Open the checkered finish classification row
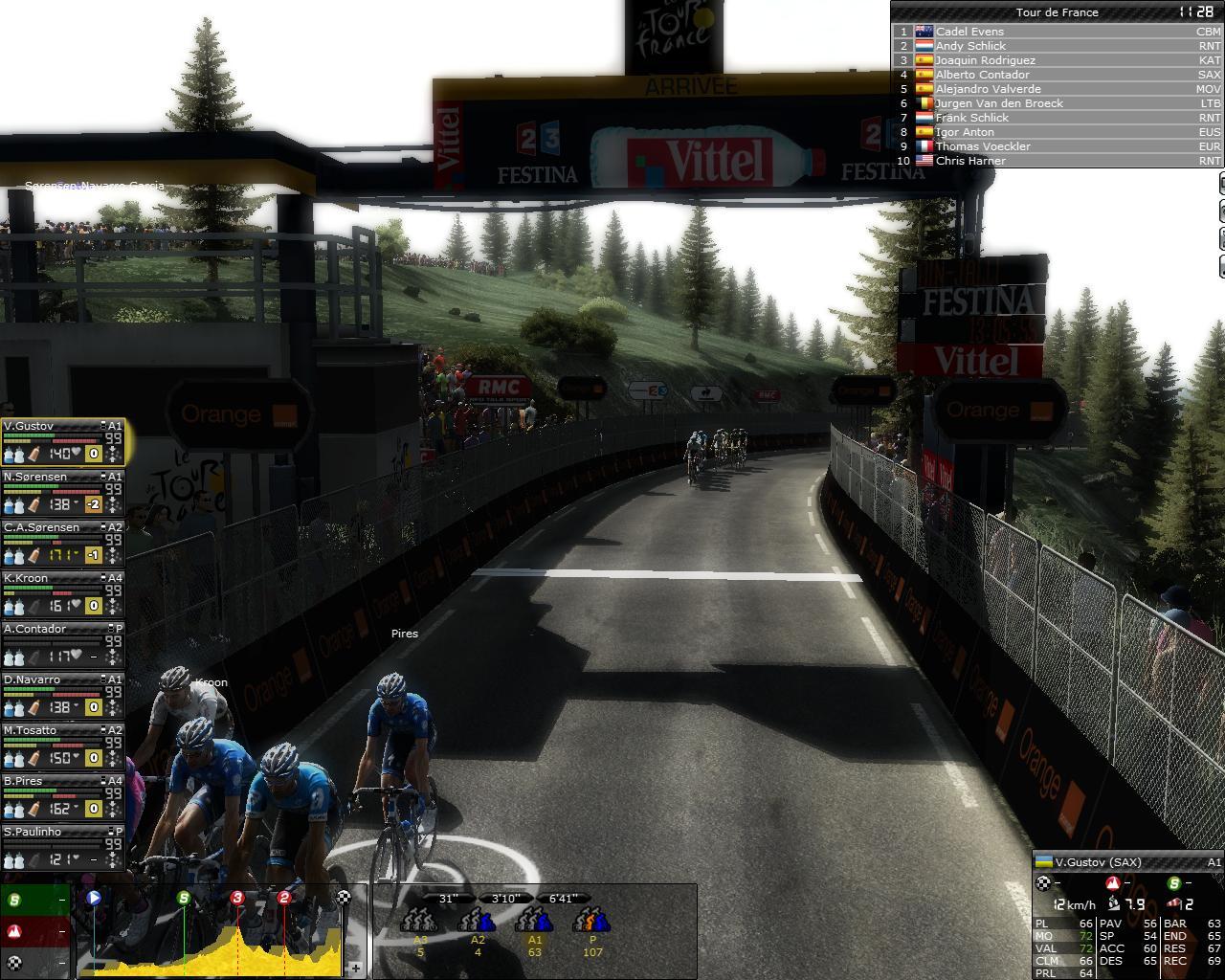Viewport: 1225px width, 980px height. pos(35,962)
